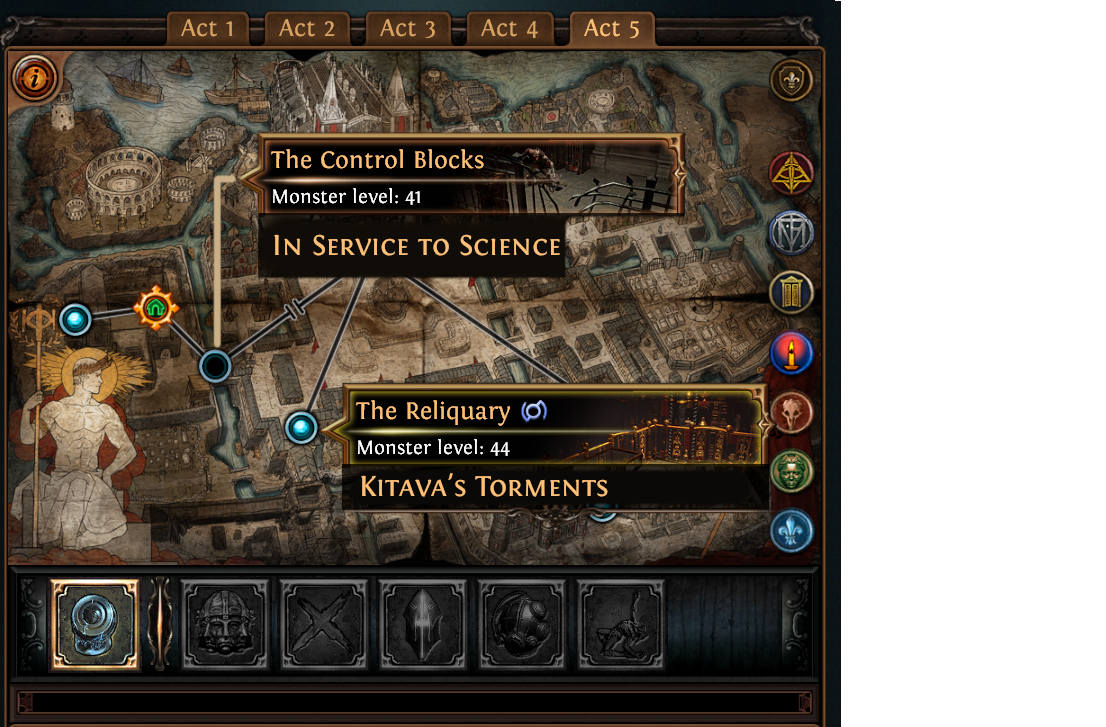Choose the blue fleur-de-lis icon

[791, 531]
